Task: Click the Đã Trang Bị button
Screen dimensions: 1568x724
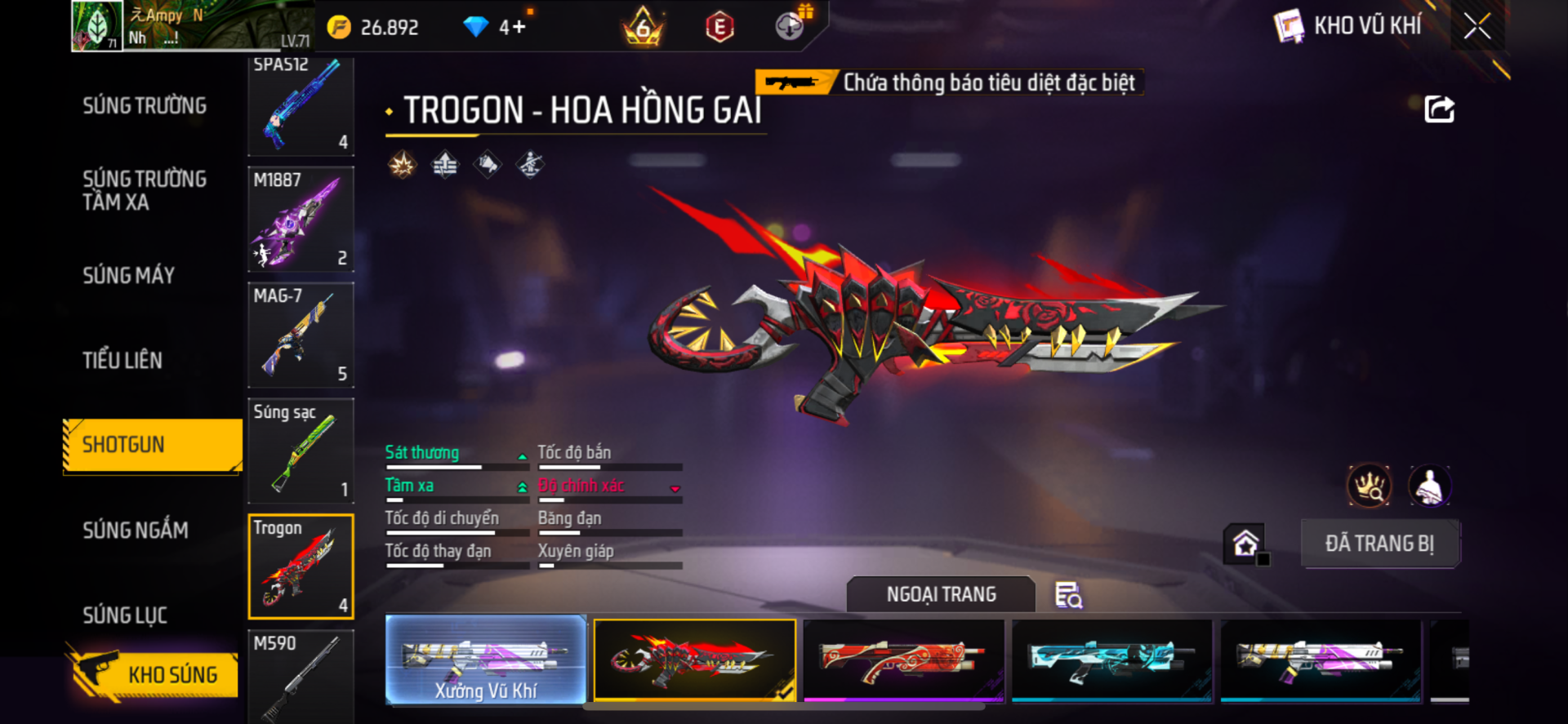Action: [1379, 544]
